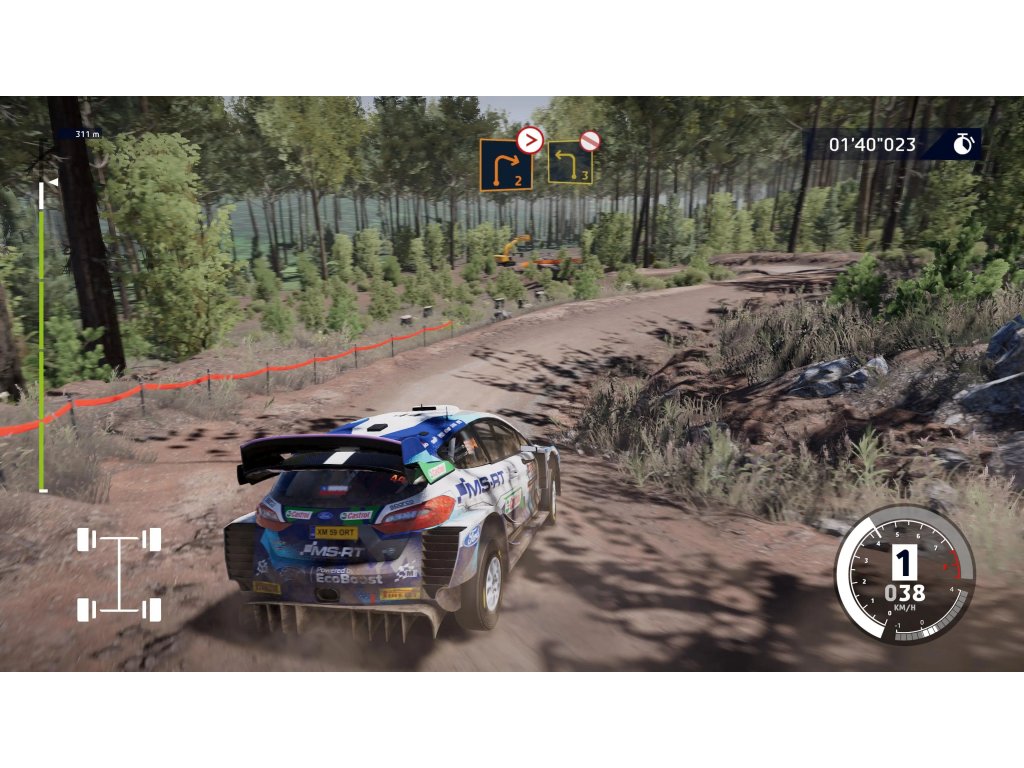Select the stopwatch icon beside the timer

pyautogui.click(x=963, y=144)
